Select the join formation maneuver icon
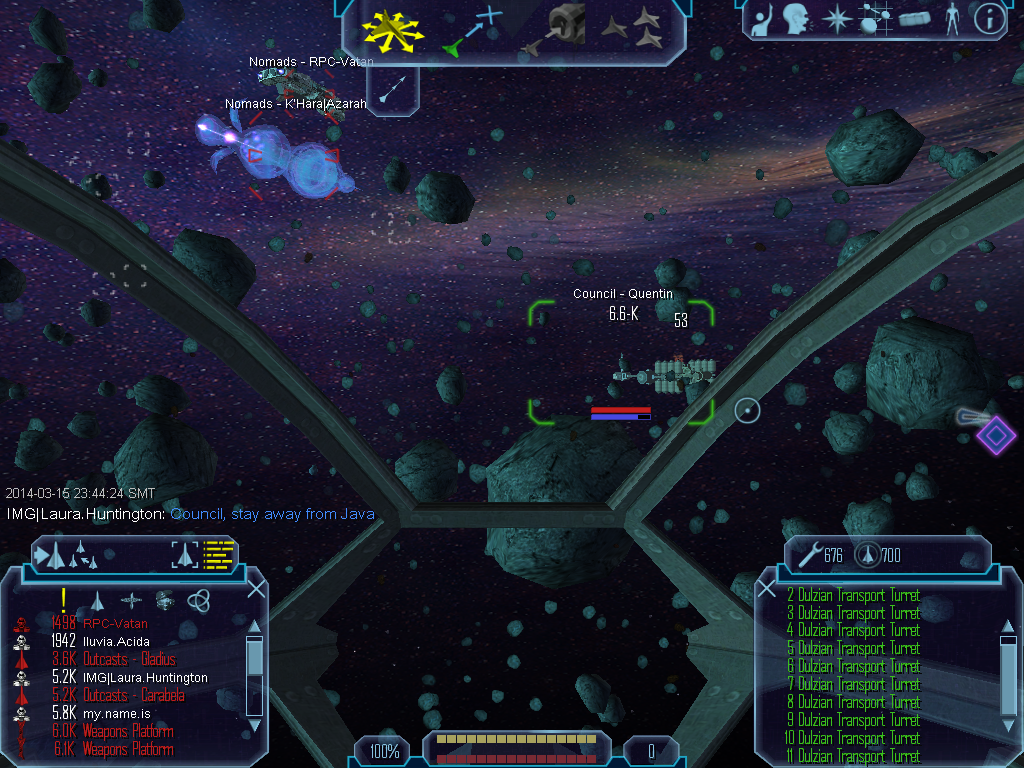 (x=634, y=29)
